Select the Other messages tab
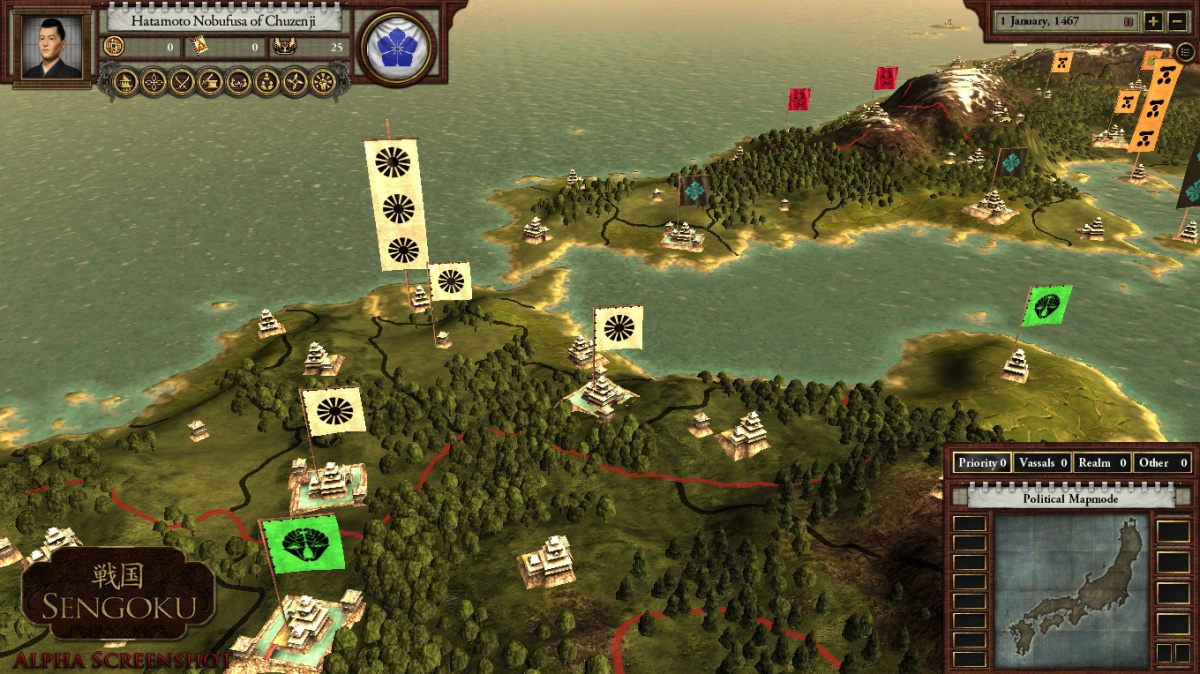This screenshot has width=1200, height=674. pyautogui.click(x=1162, y=463)
